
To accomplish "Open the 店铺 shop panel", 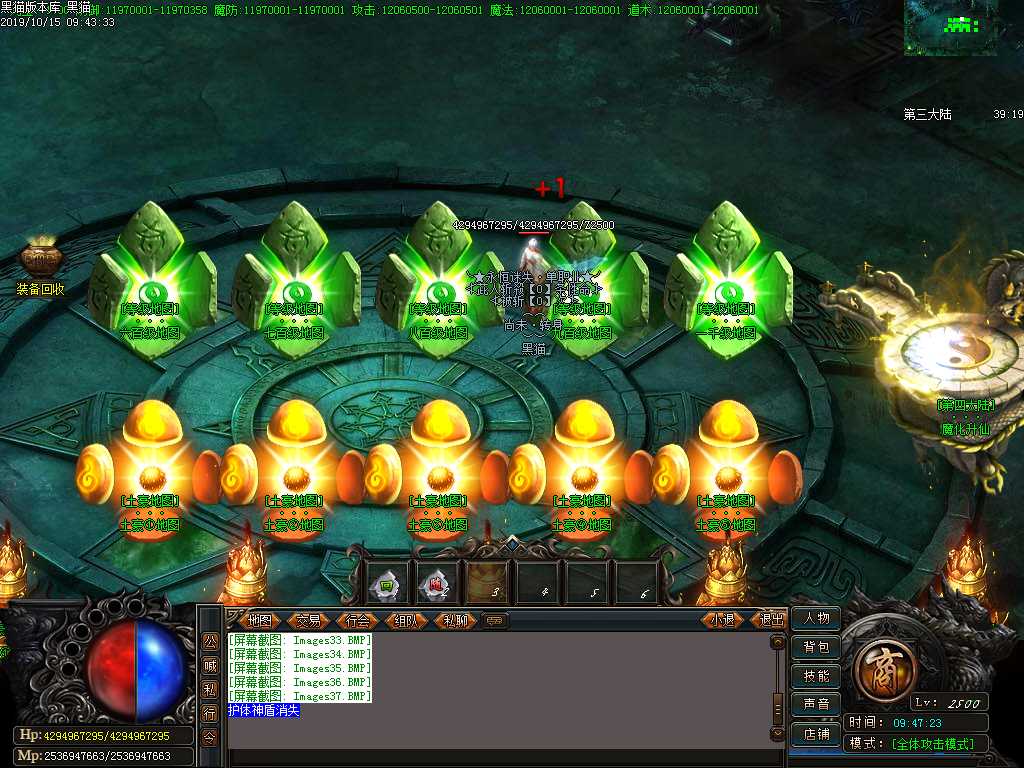I will 816,733.
